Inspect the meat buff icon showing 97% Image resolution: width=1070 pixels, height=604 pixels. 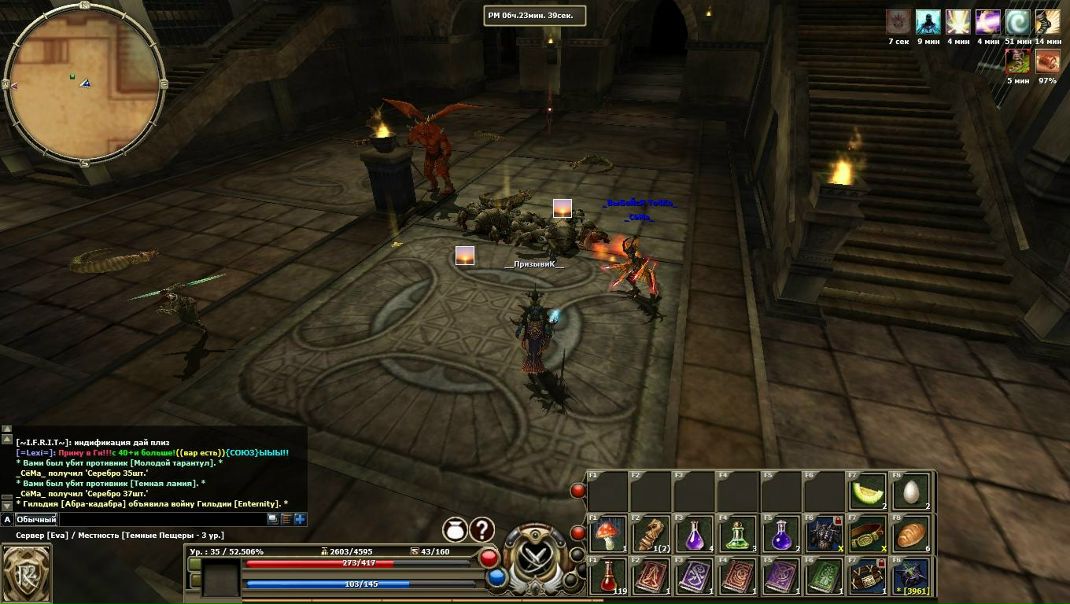[x=1047, y=61]
